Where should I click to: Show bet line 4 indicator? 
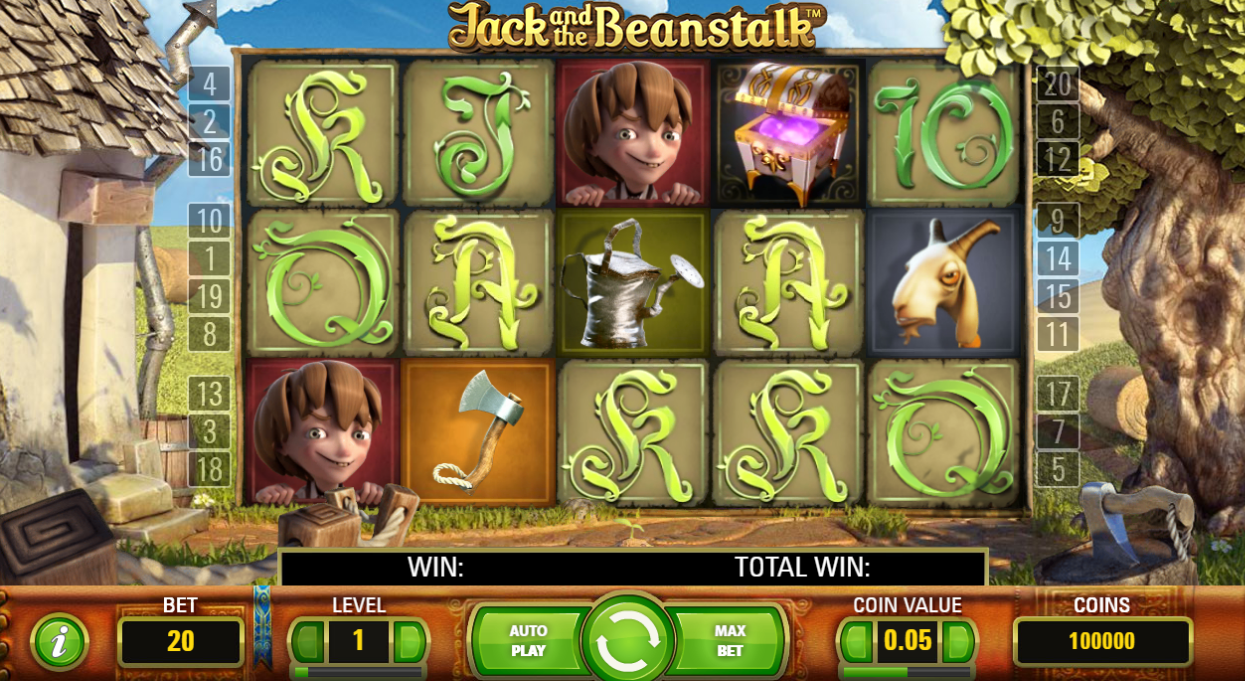(x=209, y=84)
